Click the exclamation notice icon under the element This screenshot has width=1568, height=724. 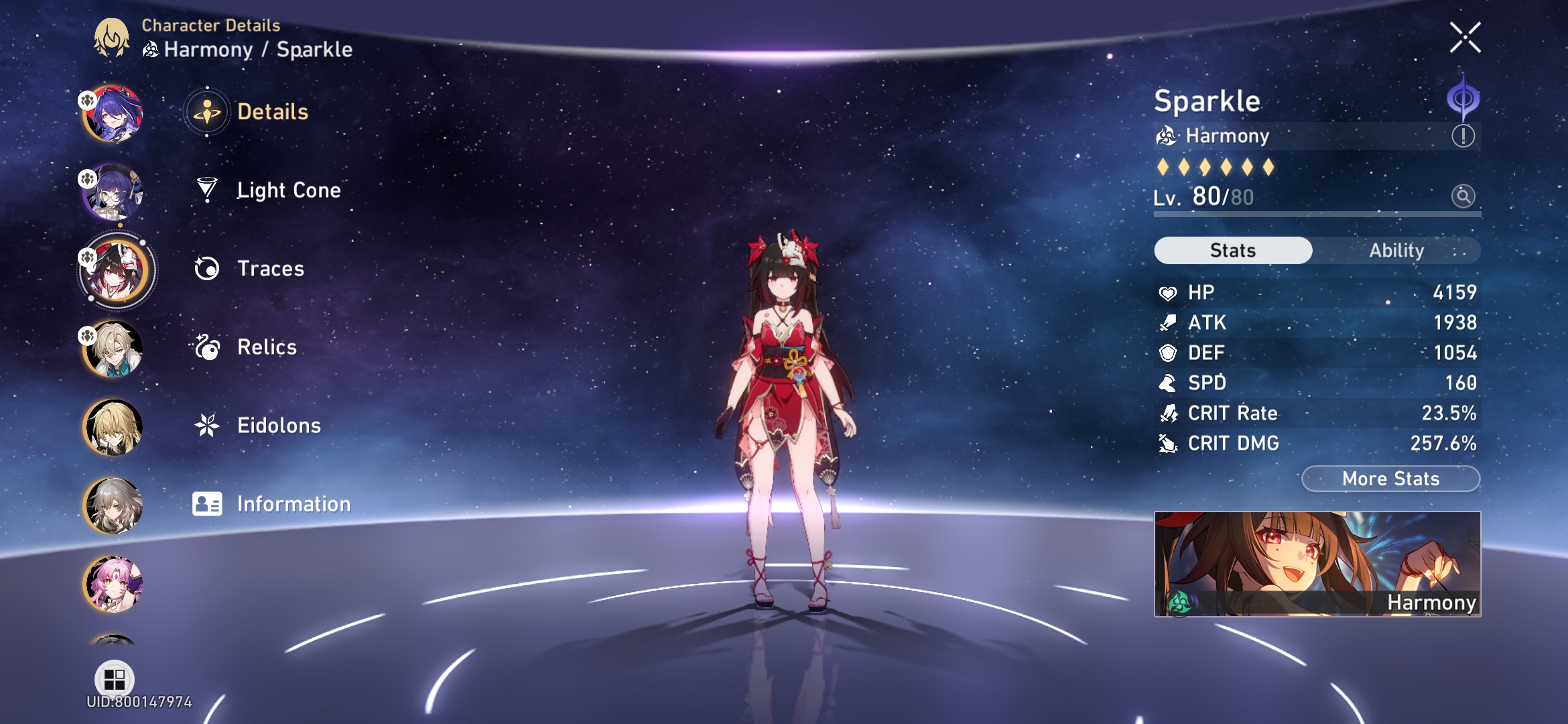(1464, 135)
